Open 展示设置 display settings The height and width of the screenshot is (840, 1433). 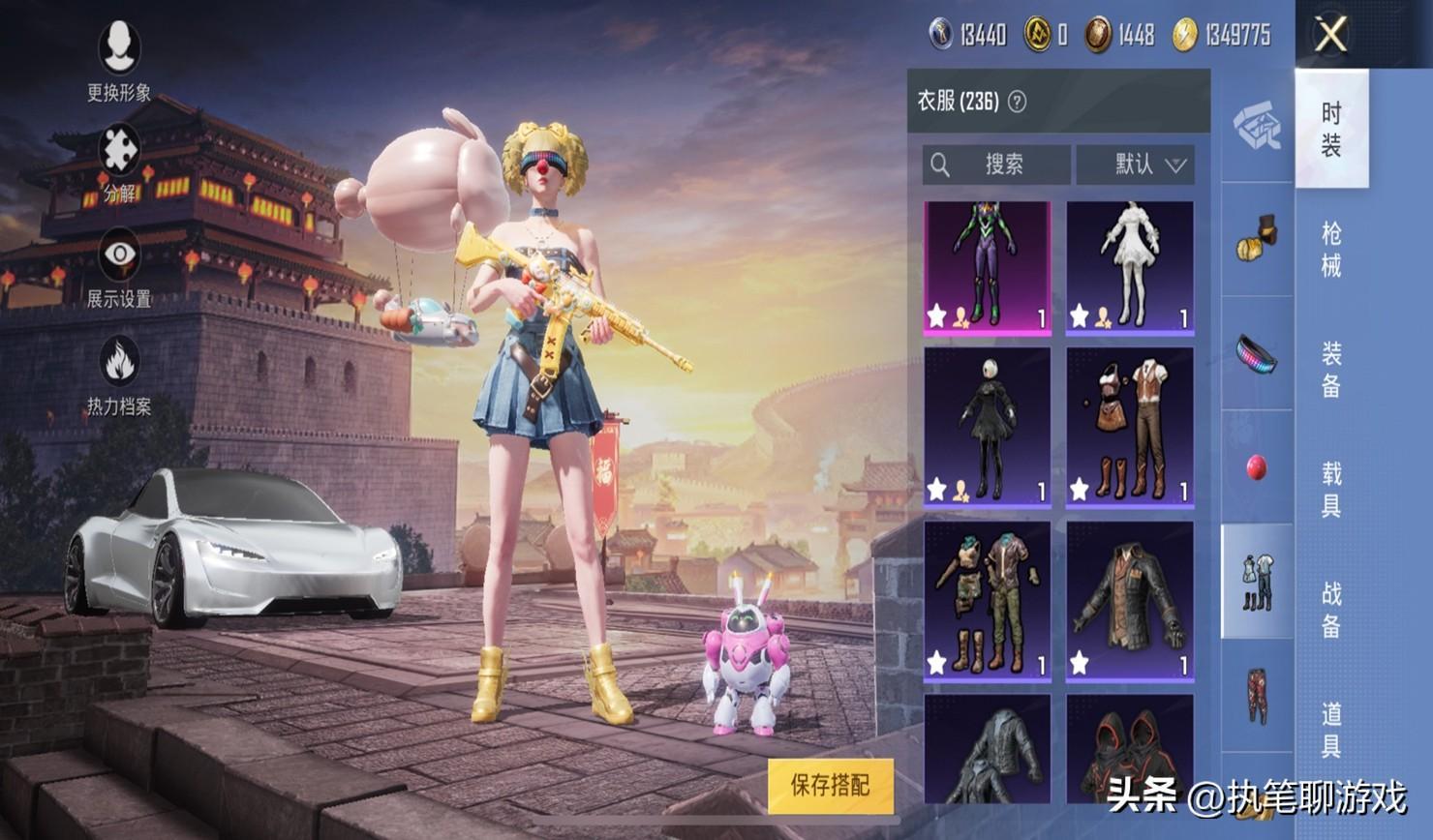119,268
